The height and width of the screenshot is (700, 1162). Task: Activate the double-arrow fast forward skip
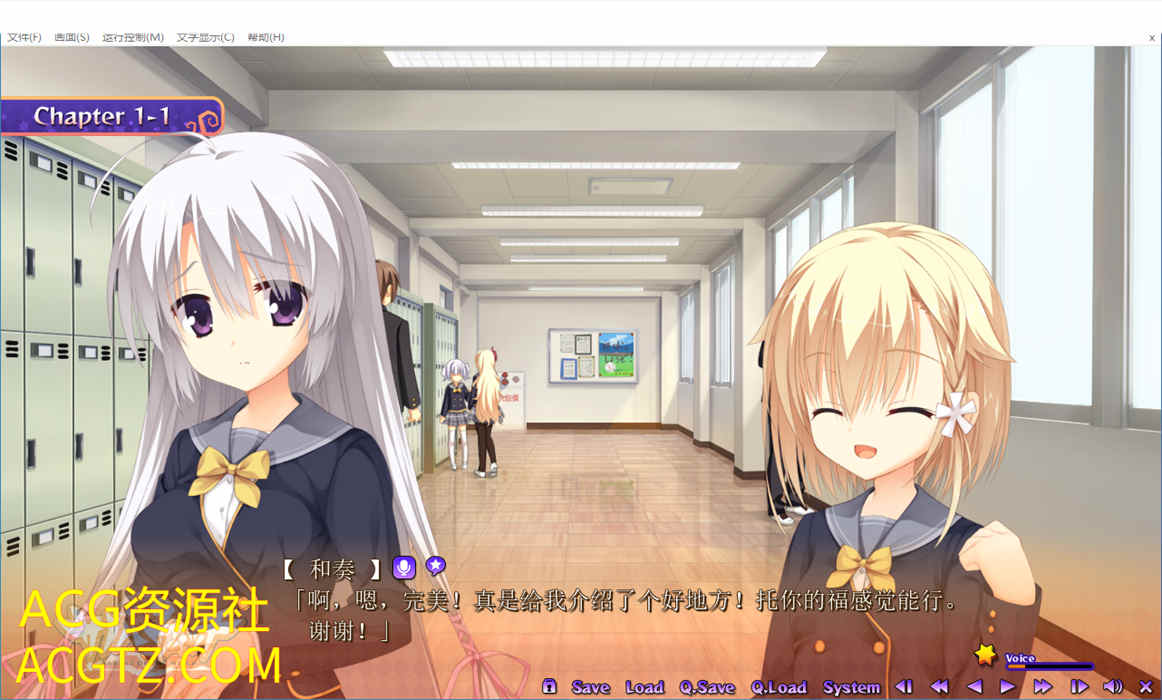(1043, 687)
